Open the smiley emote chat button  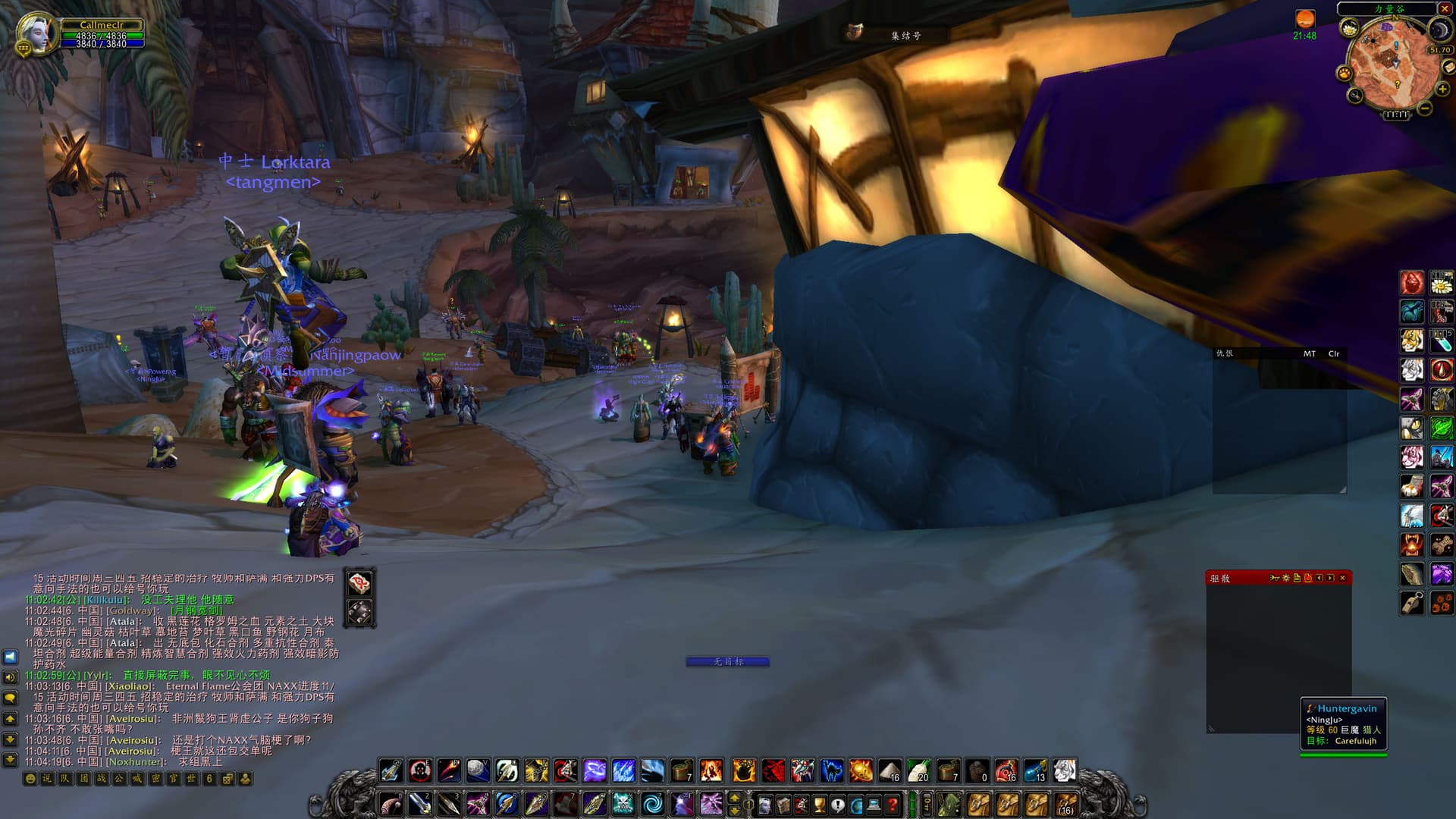[x=30, y=779]
